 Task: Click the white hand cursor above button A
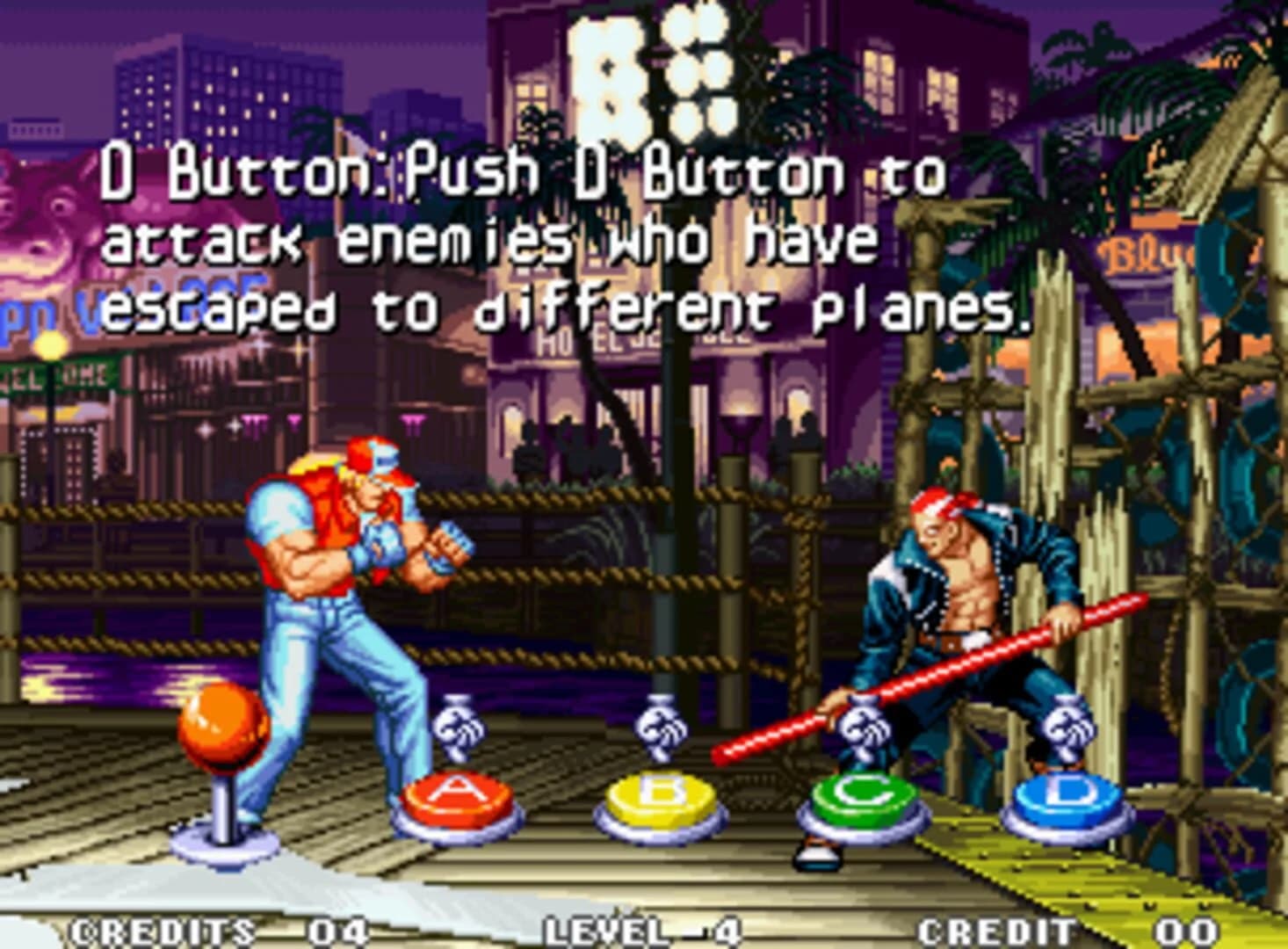pos(457,729)
